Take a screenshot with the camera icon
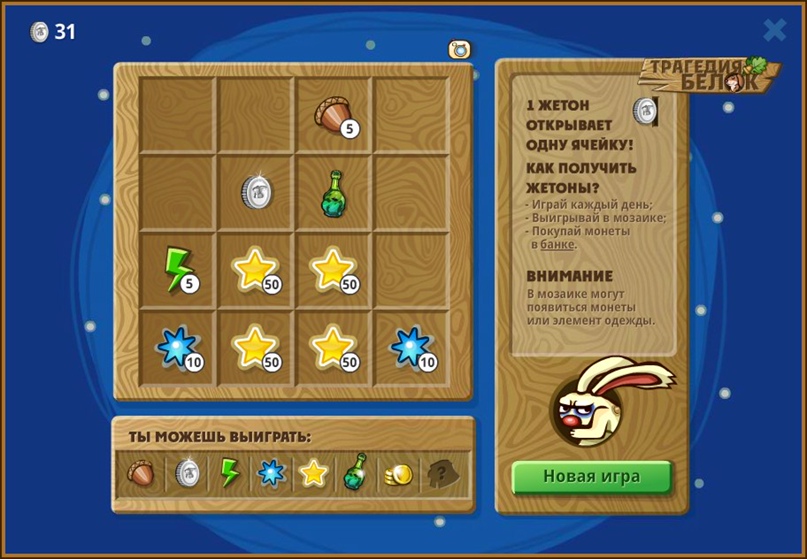807x559 pixels. pyautogui.click(x=459, y=49)
